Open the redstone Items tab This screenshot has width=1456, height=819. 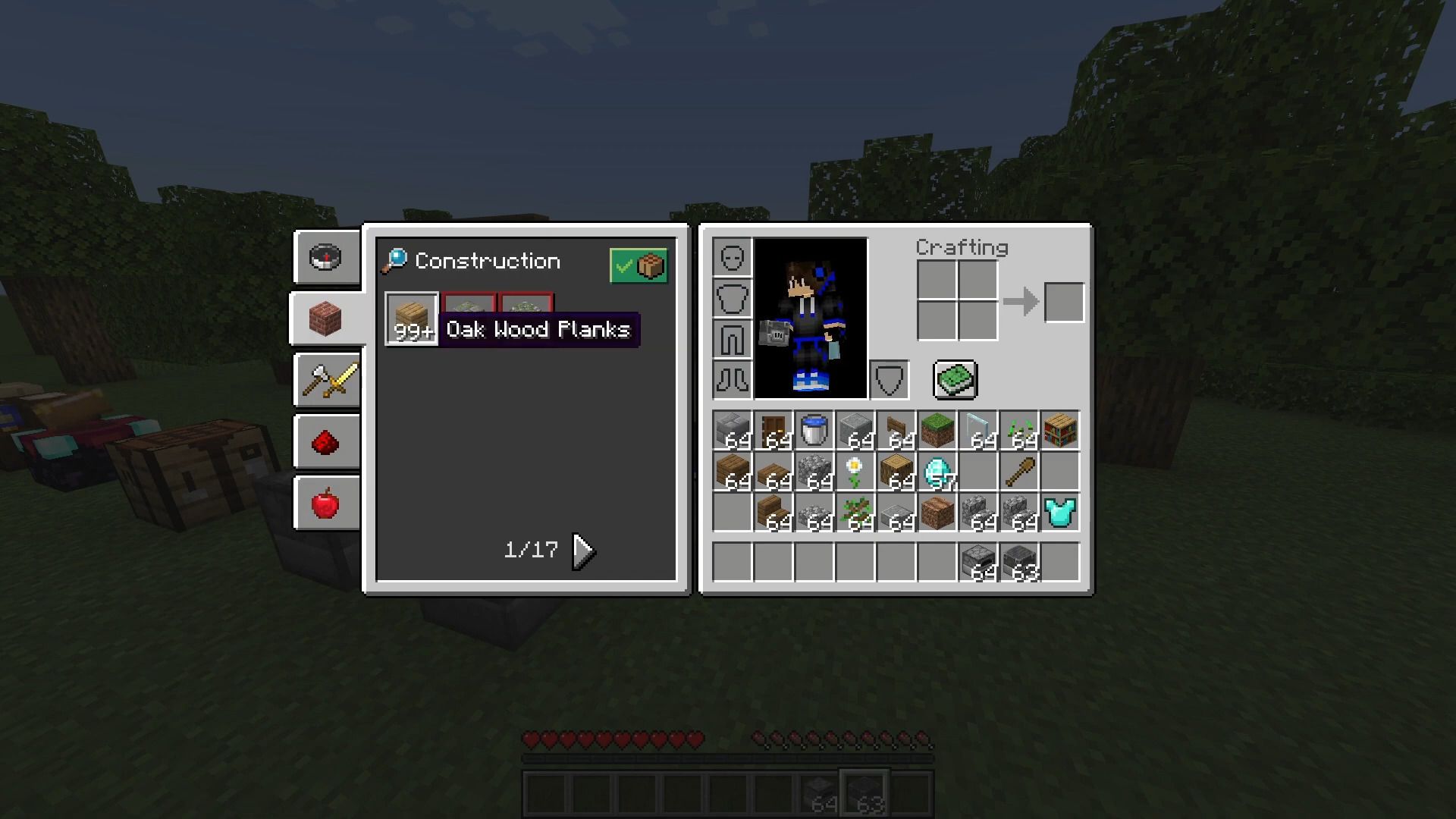click(326, 442)
